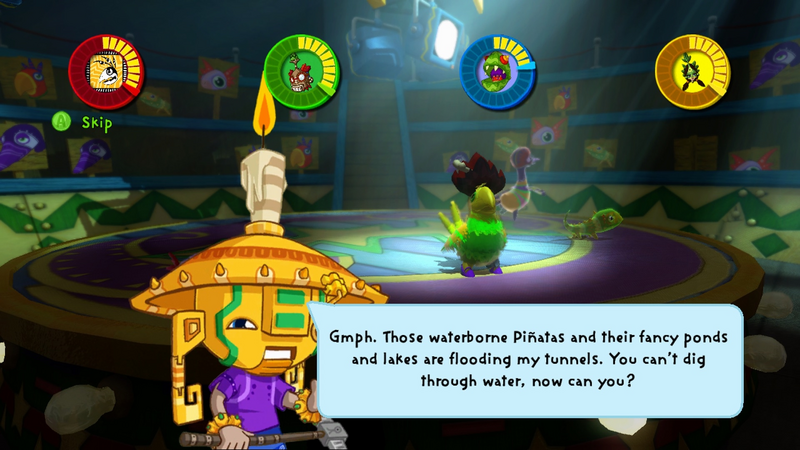Click the dialogue box about flooded tunnels
800x450 pixels.
tap(530, 359)
